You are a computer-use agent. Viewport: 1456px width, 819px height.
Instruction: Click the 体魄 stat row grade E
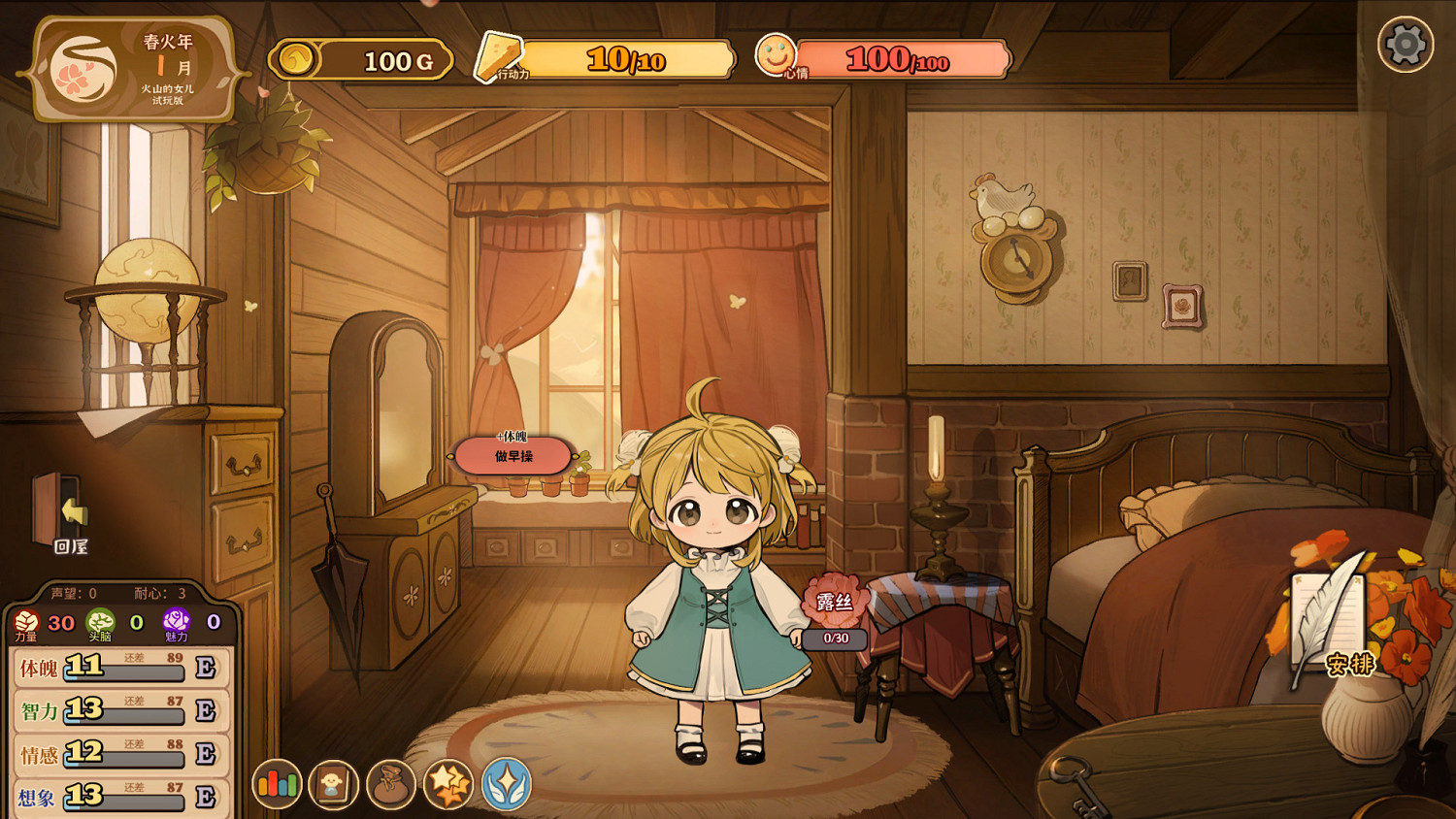click(206, 669)
